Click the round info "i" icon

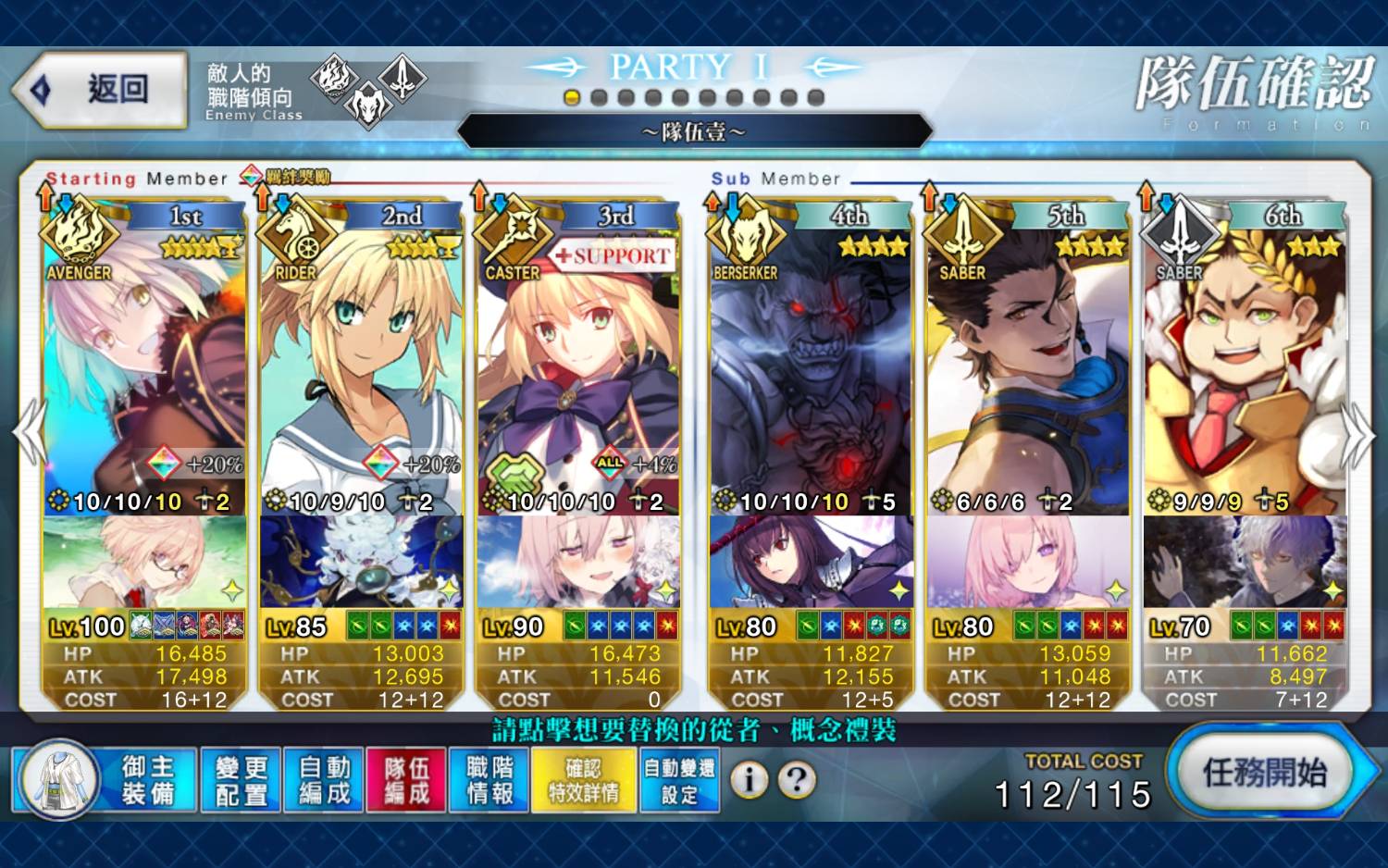click(x=750, y=780)
